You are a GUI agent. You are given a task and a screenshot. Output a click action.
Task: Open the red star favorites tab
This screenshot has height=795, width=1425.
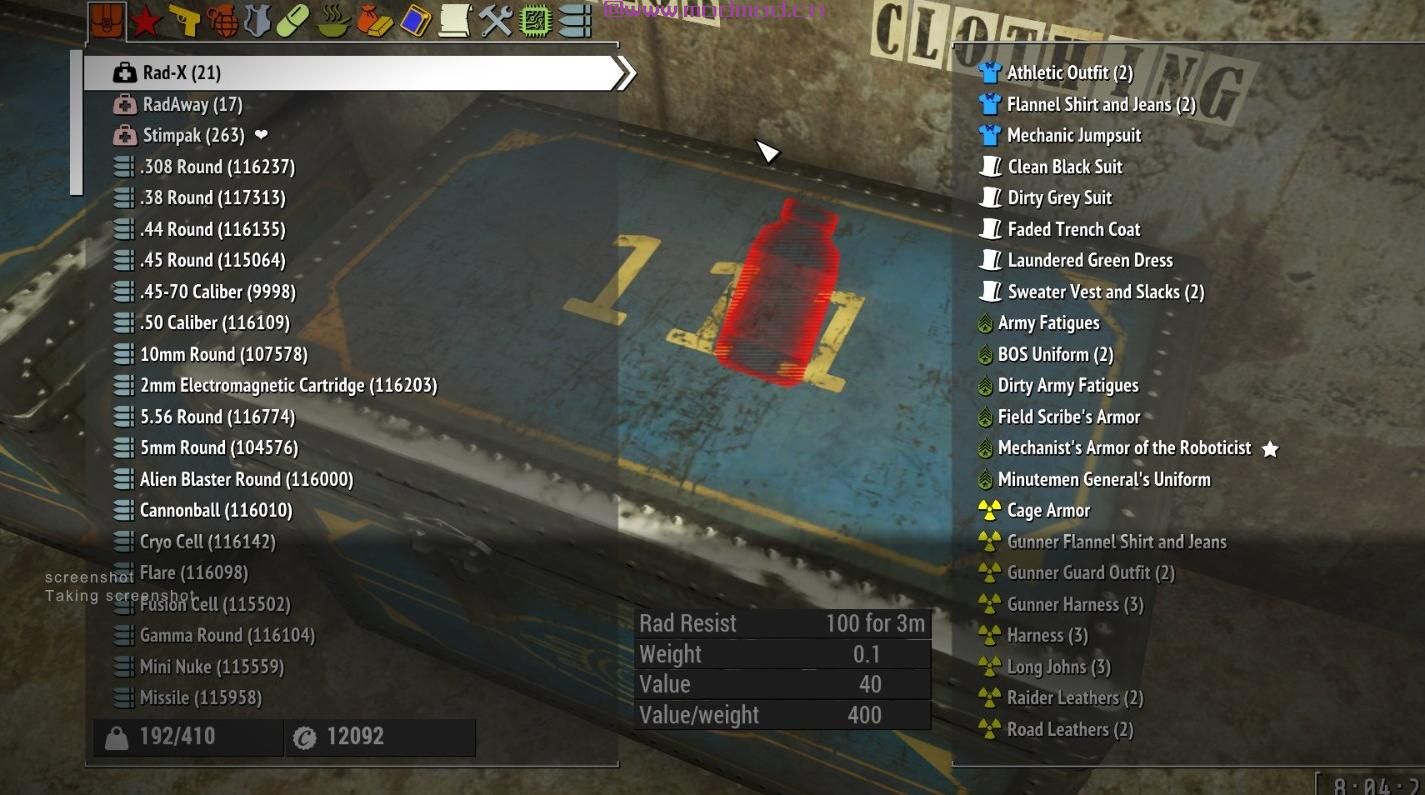click(x=146, y=21)
